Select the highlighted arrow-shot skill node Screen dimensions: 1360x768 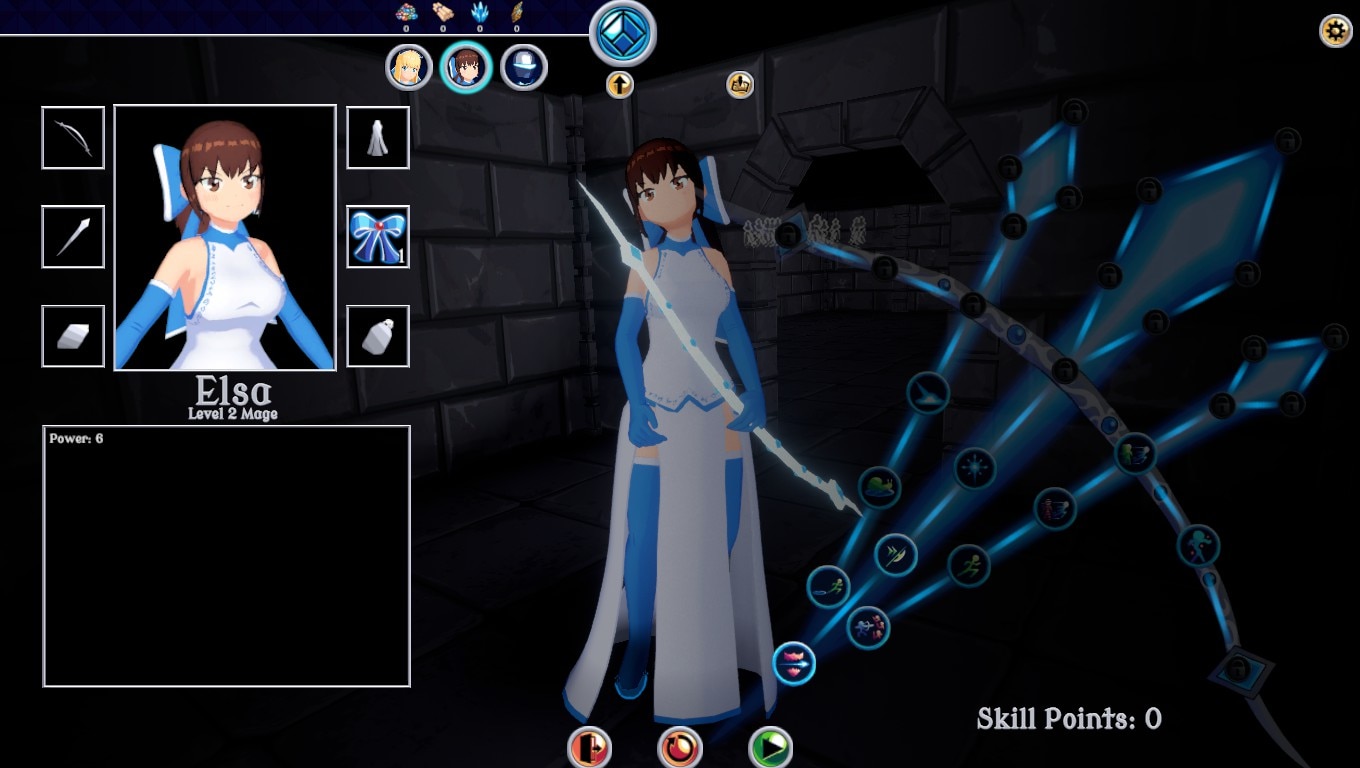coord(794,663)
